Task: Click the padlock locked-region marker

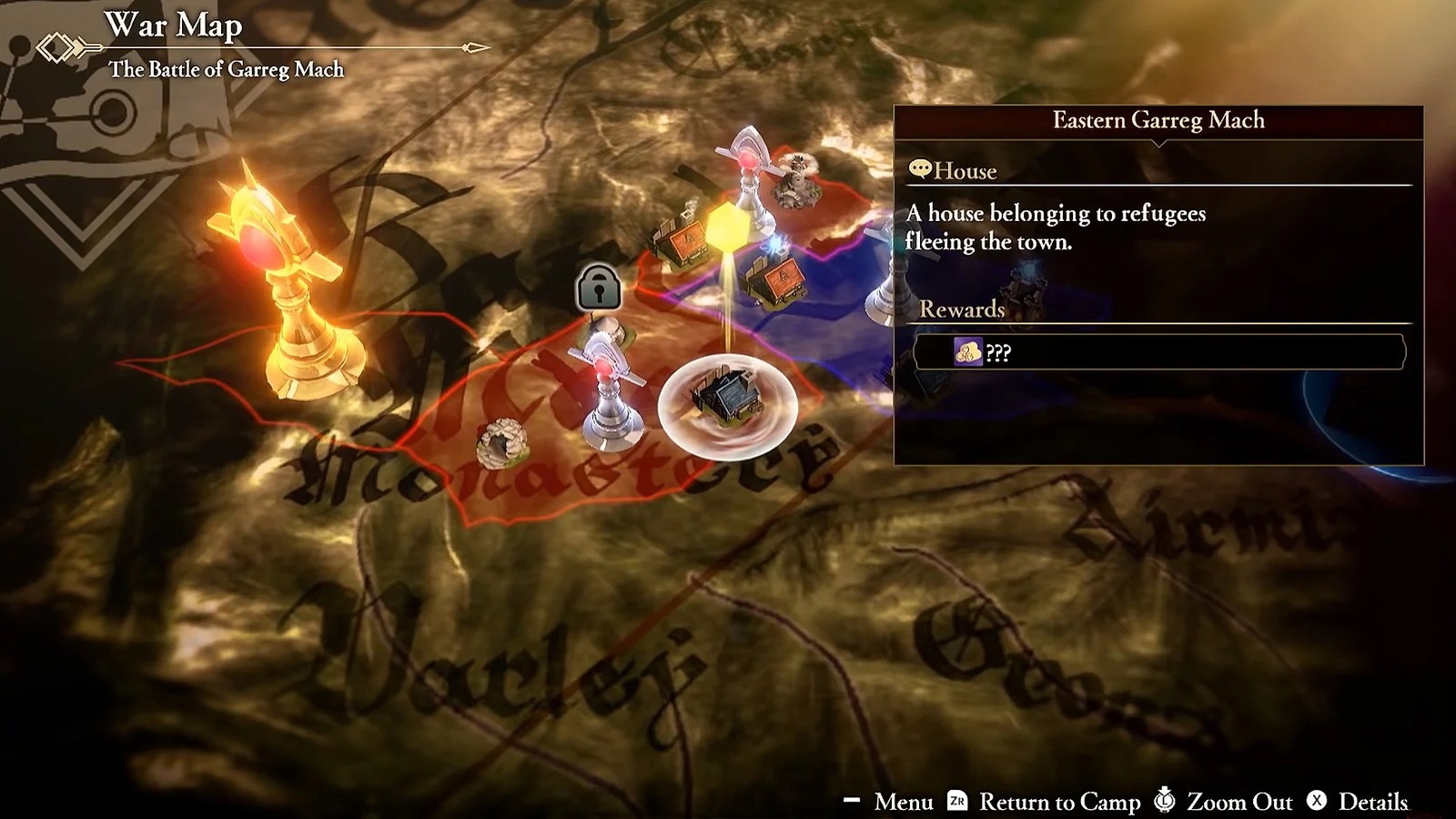Action: (x=599, y=287)
